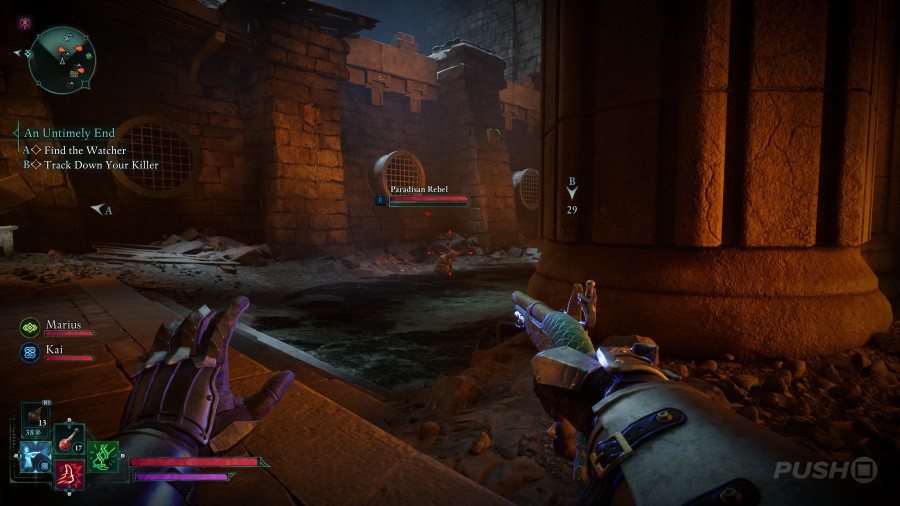
Task: Select objective marker B showing 29
Action: [x=572, y=195]
